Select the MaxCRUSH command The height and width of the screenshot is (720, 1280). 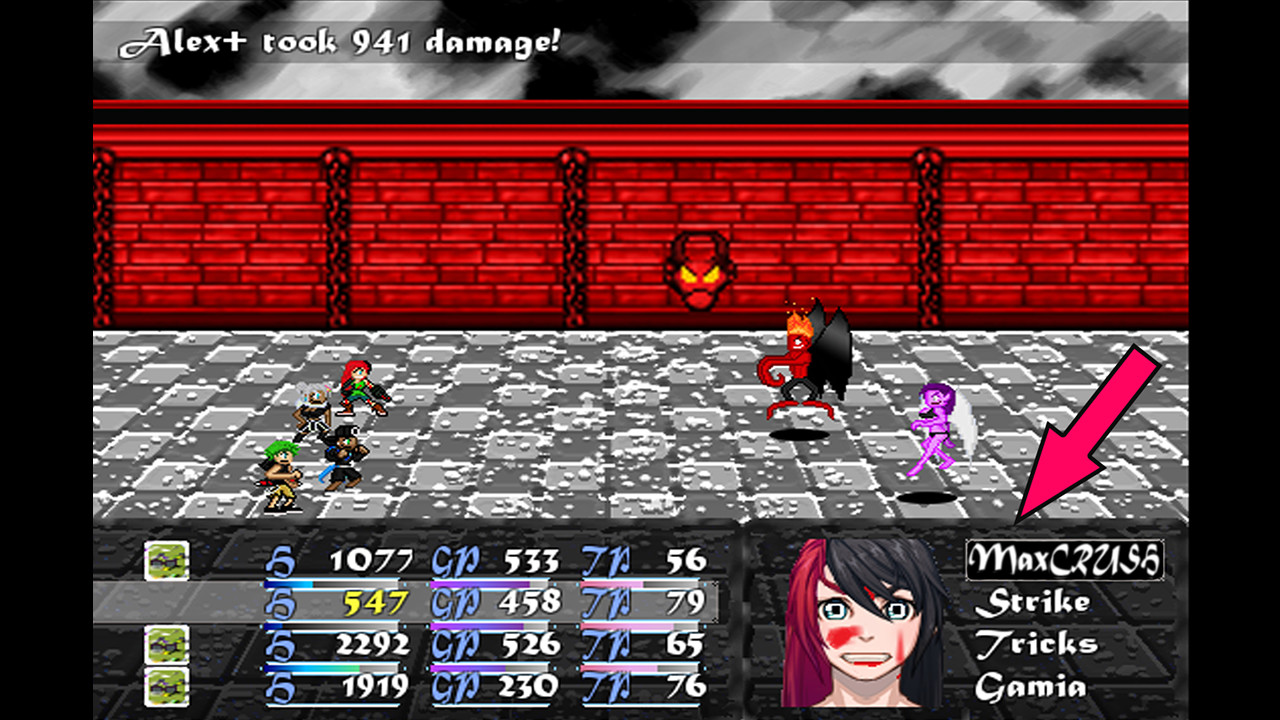[x=1063, y=561]
